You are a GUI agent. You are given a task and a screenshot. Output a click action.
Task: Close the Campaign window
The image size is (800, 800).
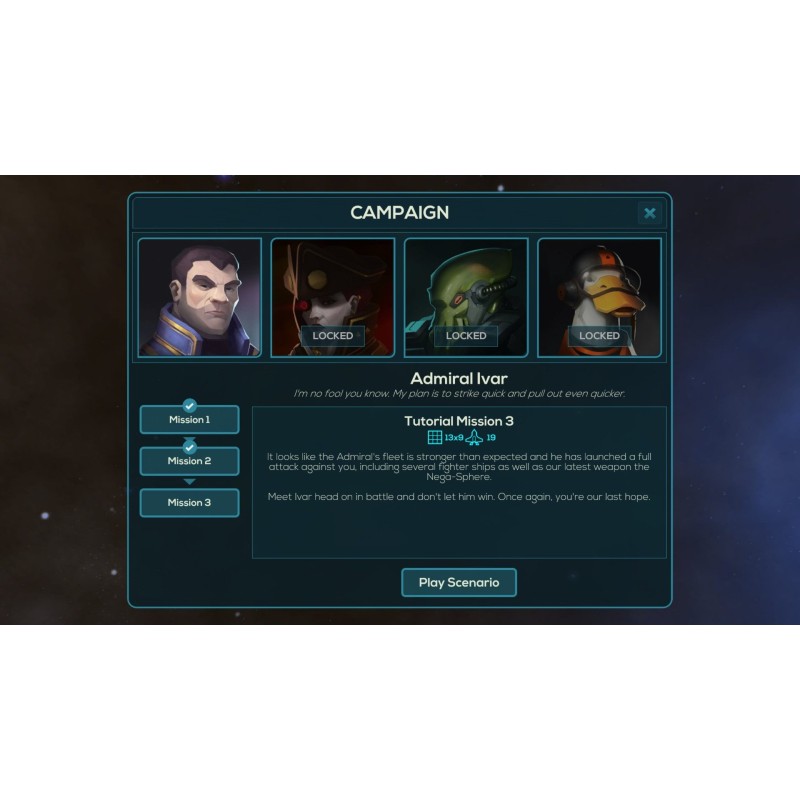[x=650, y=213]
